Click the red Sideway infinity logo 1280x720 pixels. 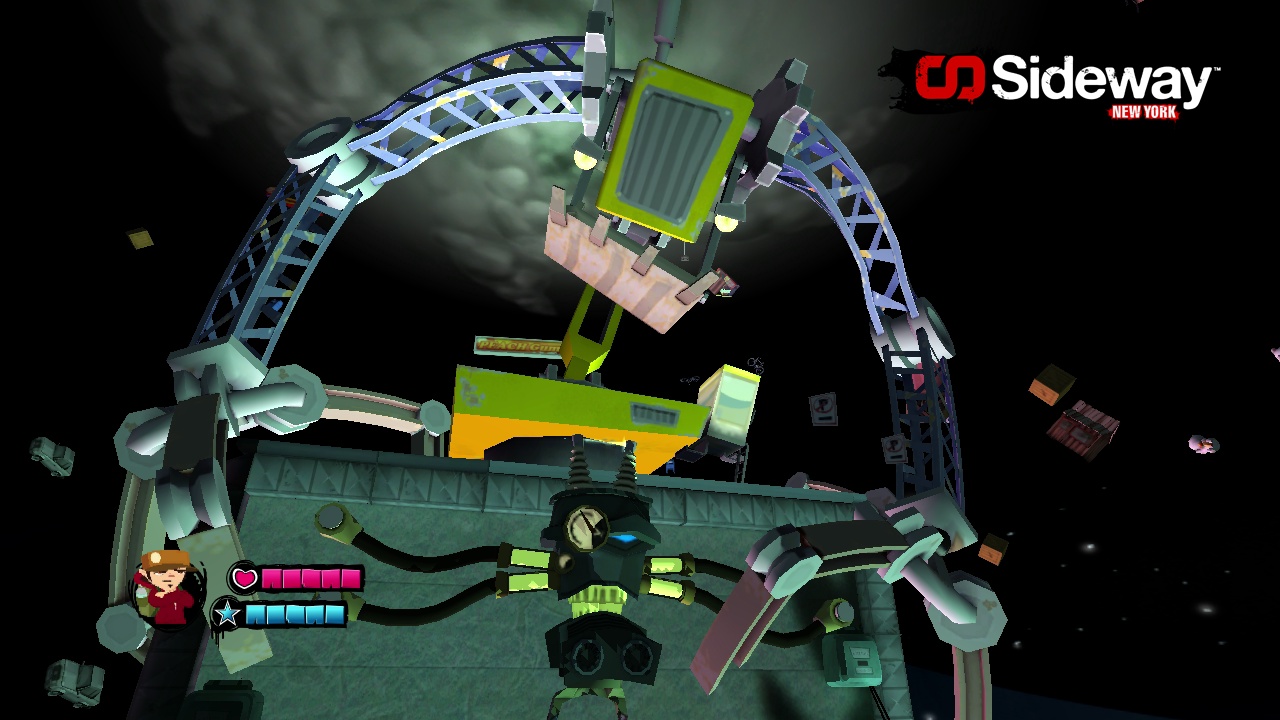pyautogui.click(x=948, y=78)
